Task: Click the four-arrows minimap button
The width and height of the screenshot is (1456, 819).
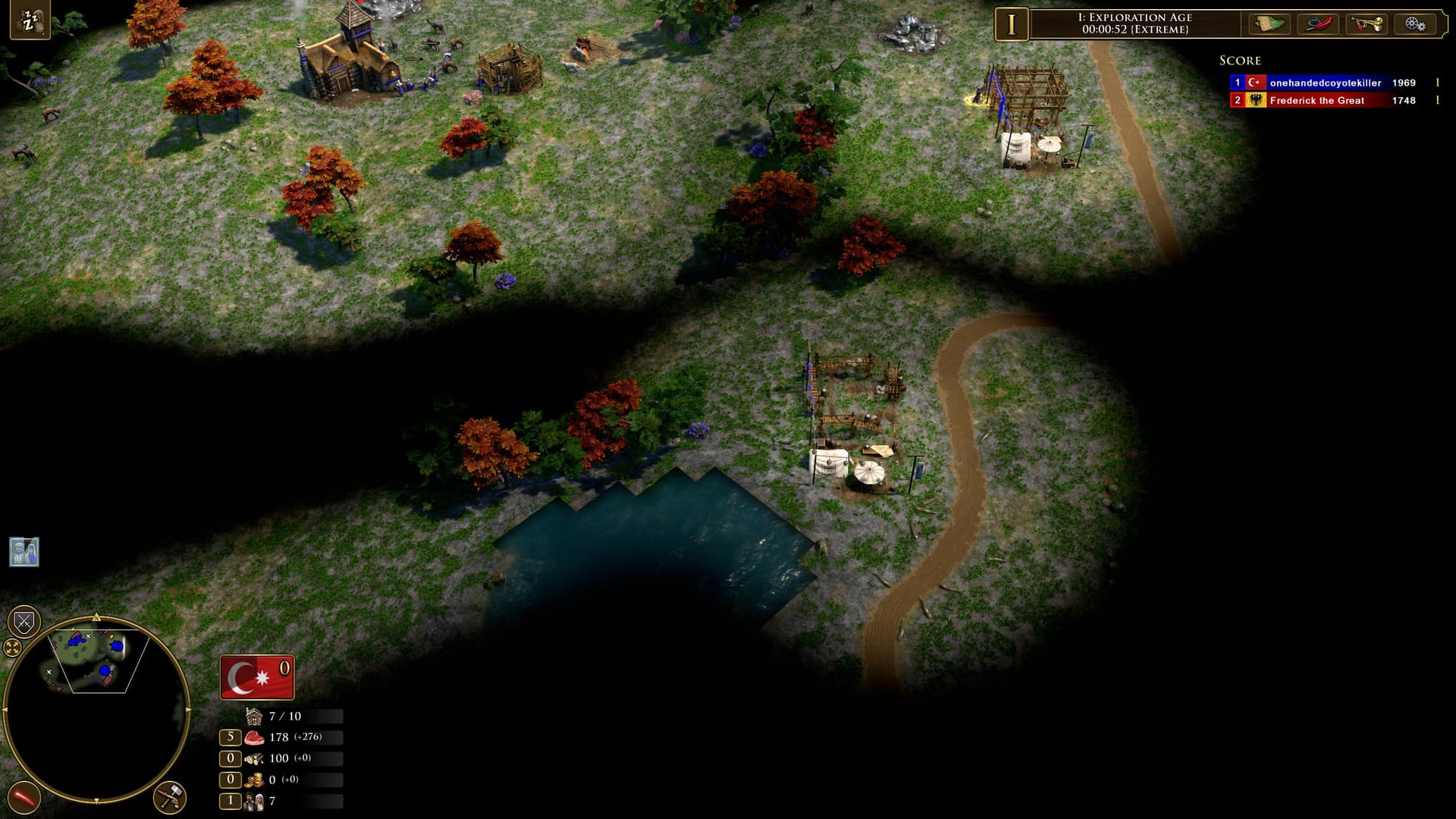Action: [12, 647]
